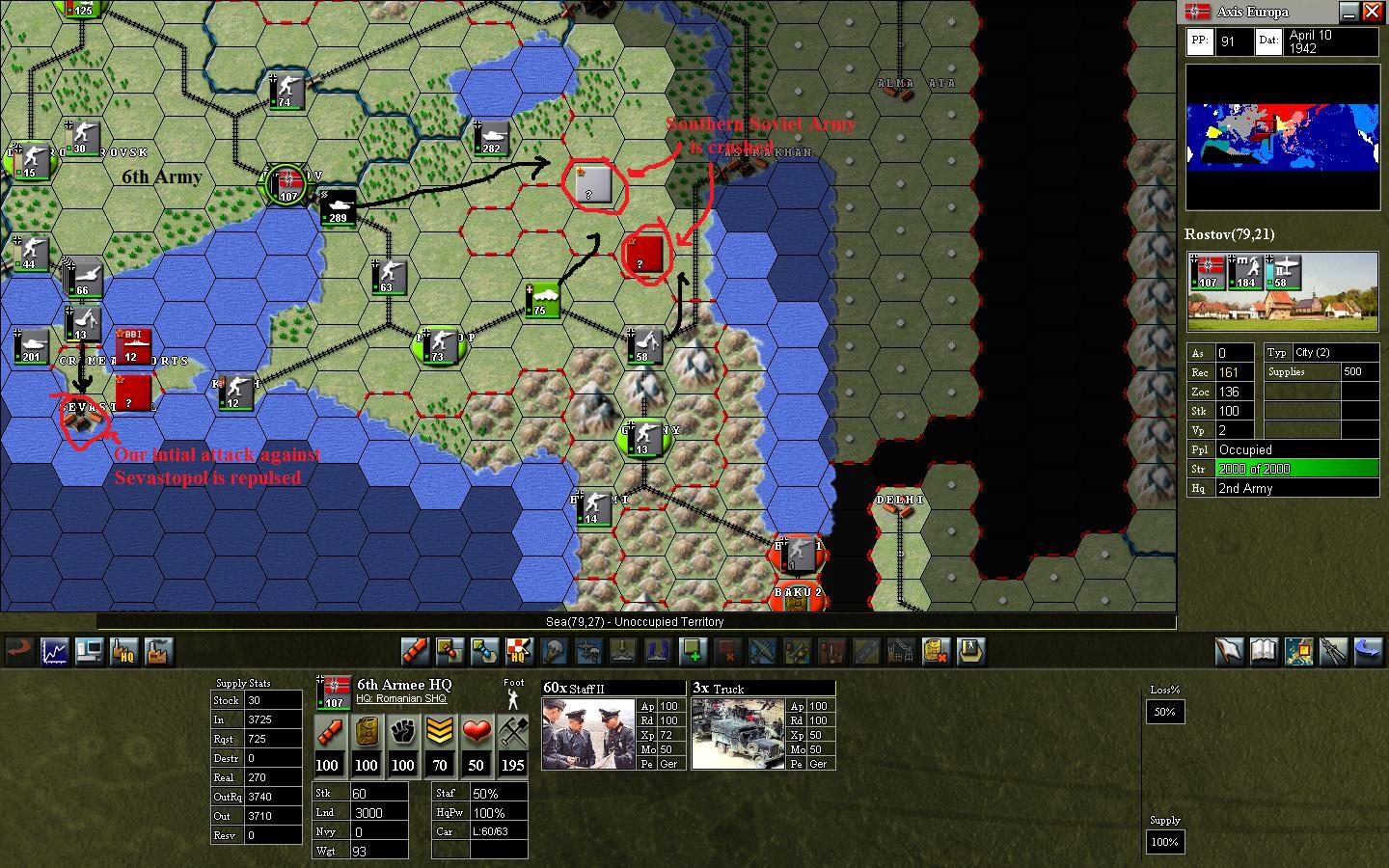Click the red X disband icon
This screenshot has height=868, width=1389.
point(727,651)
